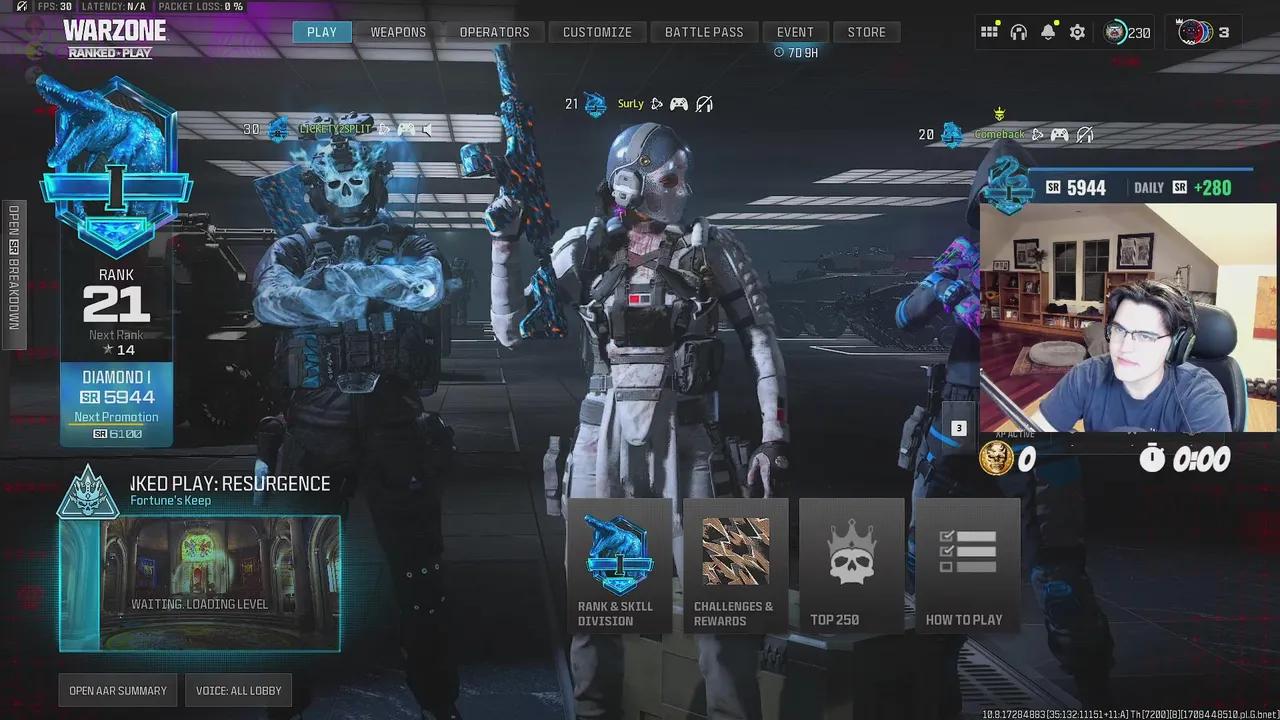Select the Customize tab

(x=597, y=32)
